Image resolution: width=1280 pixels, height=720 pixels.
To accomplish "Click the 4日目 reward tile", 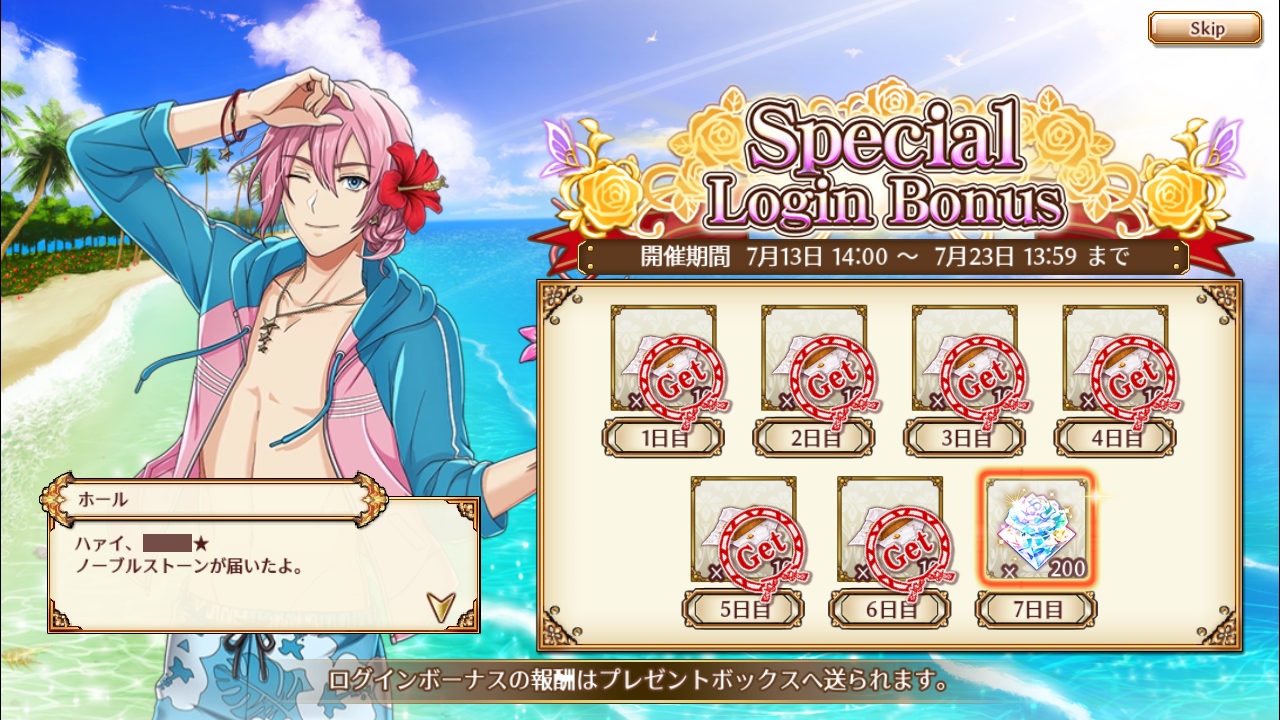I will coord(1115,360).
